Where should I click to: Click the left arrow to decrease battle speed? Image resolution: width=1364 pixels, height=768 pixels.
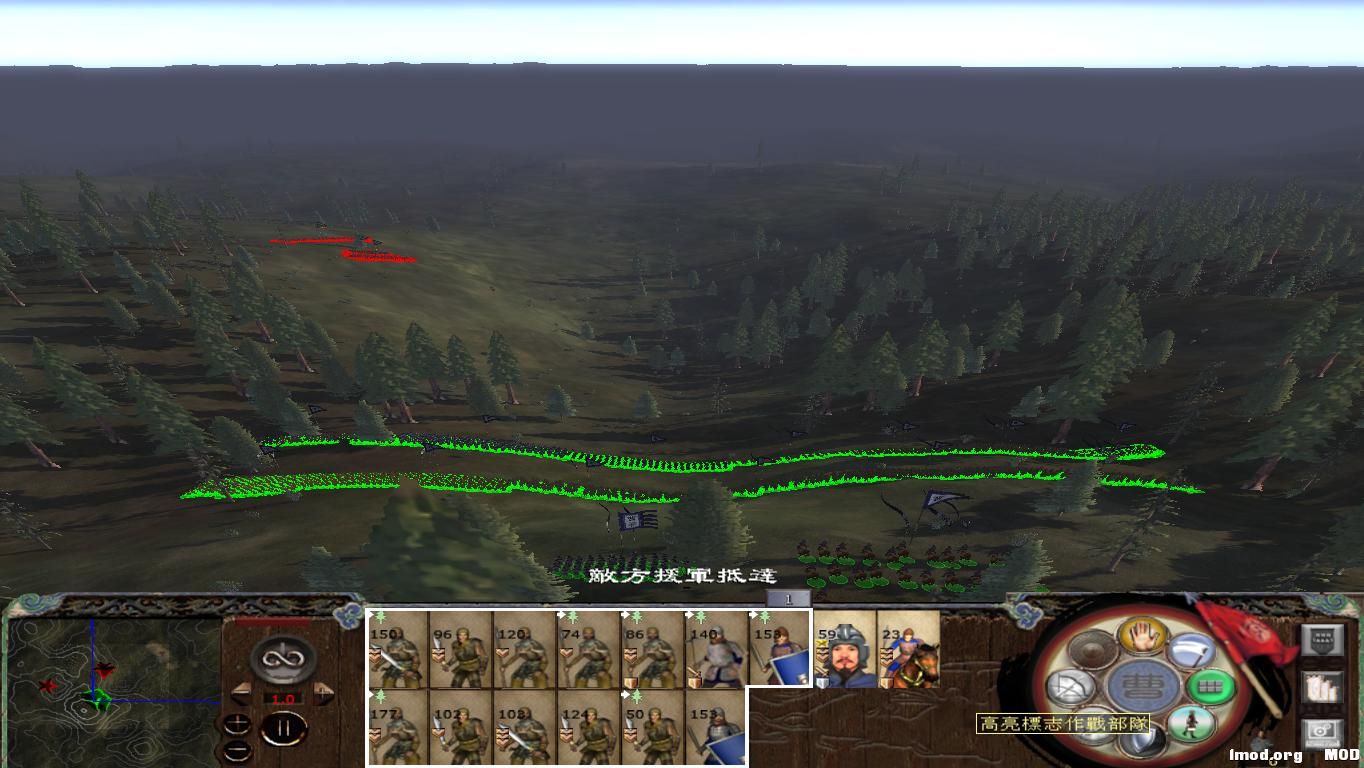[242, 692]
